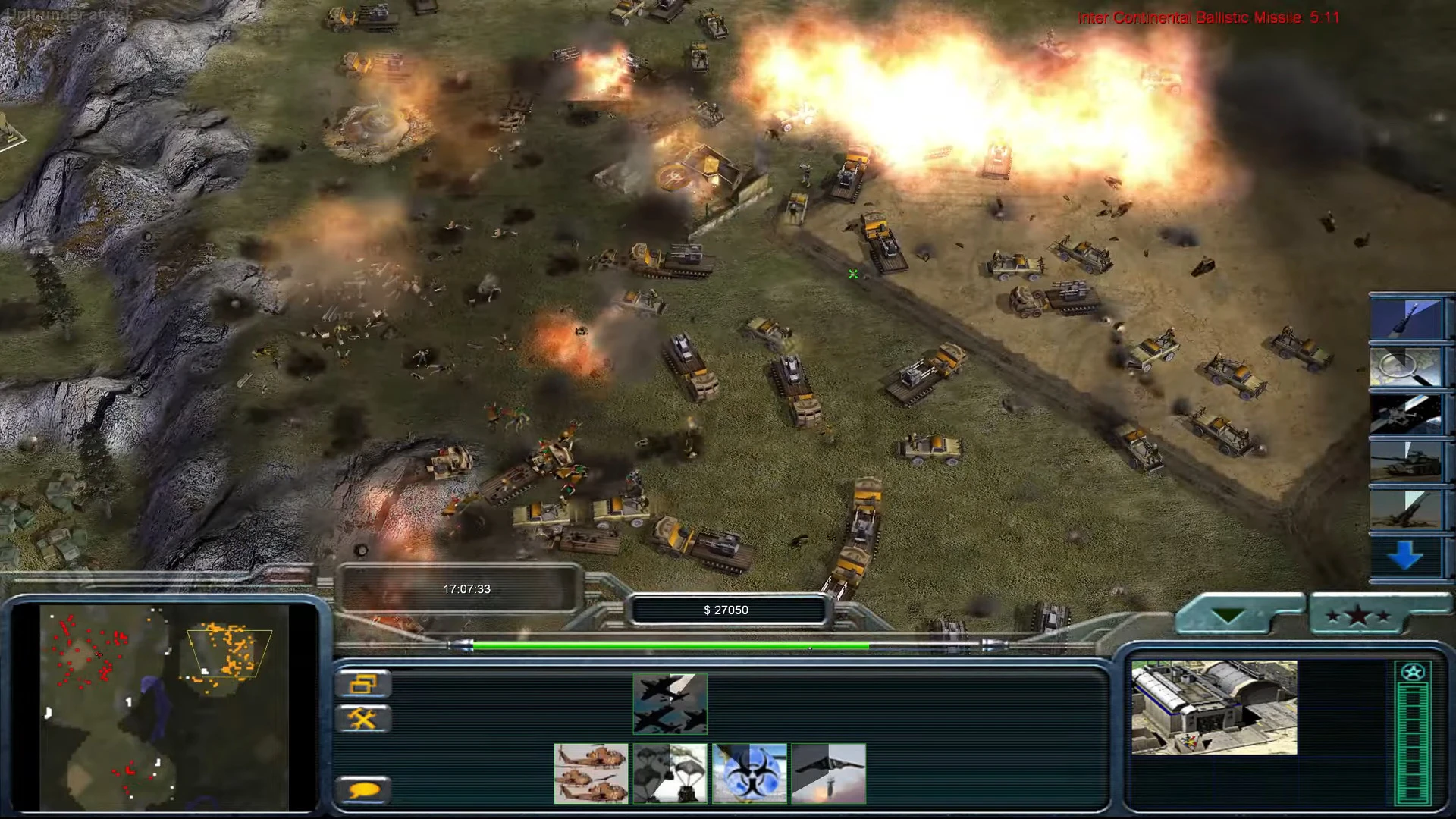Click the green down-arrow options button
Image resolution: width=1456 pixels, height=819 pixels.
(x=1228, y=614)
